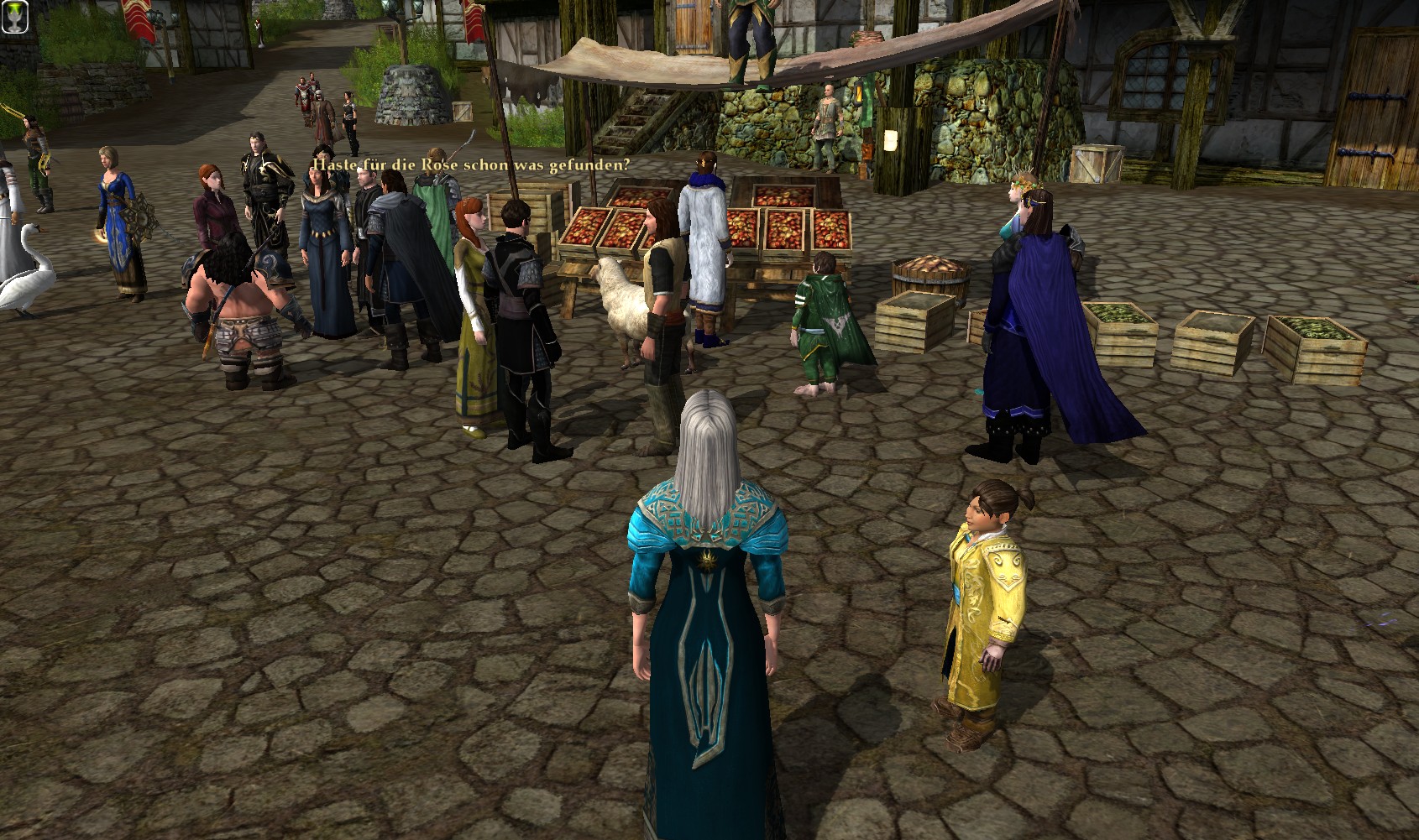Click the glowing green goblet icon

(x=14, y=16)
